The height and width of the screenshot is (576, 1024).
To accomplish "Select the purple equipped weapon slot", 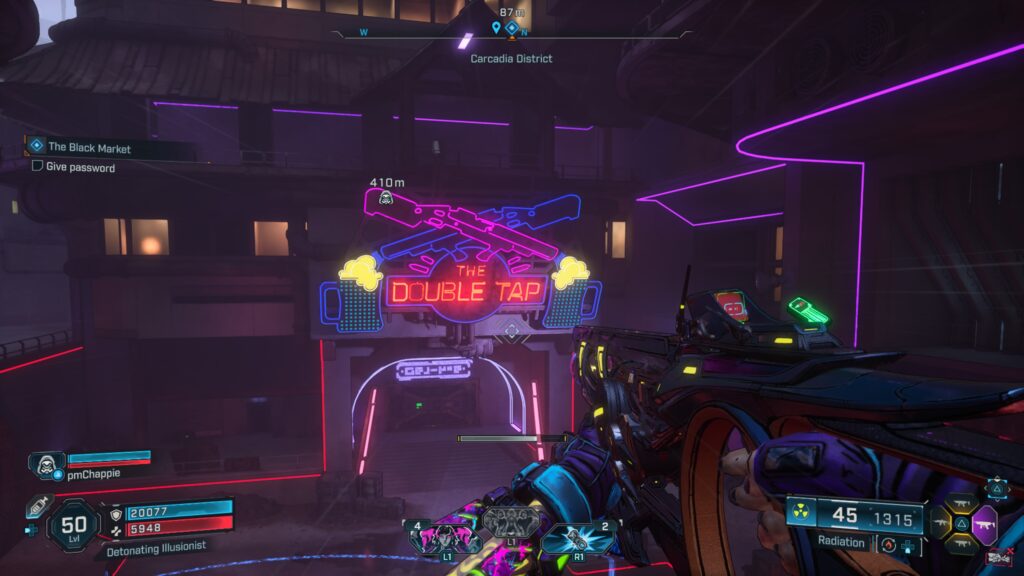I will pyautogui.click(x=985, y=523).
